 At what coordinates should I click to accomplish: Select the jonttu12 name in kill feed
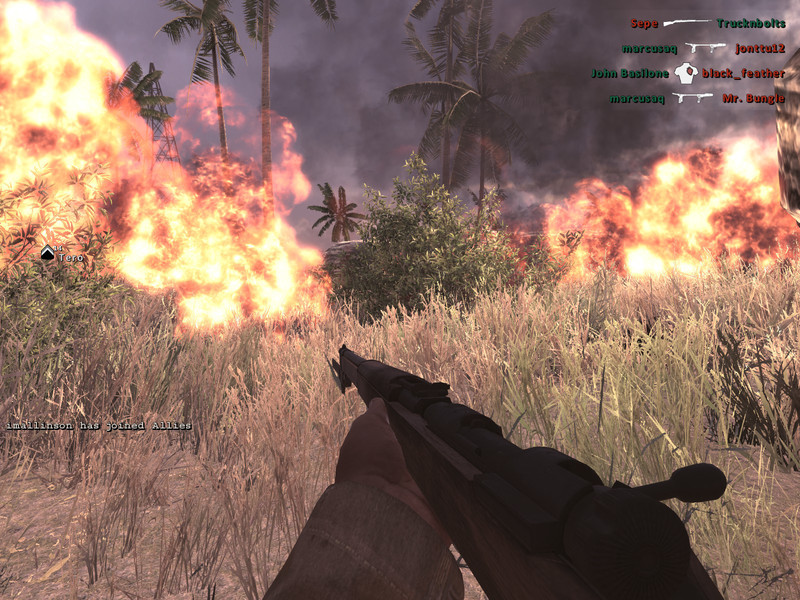[760, 48]
